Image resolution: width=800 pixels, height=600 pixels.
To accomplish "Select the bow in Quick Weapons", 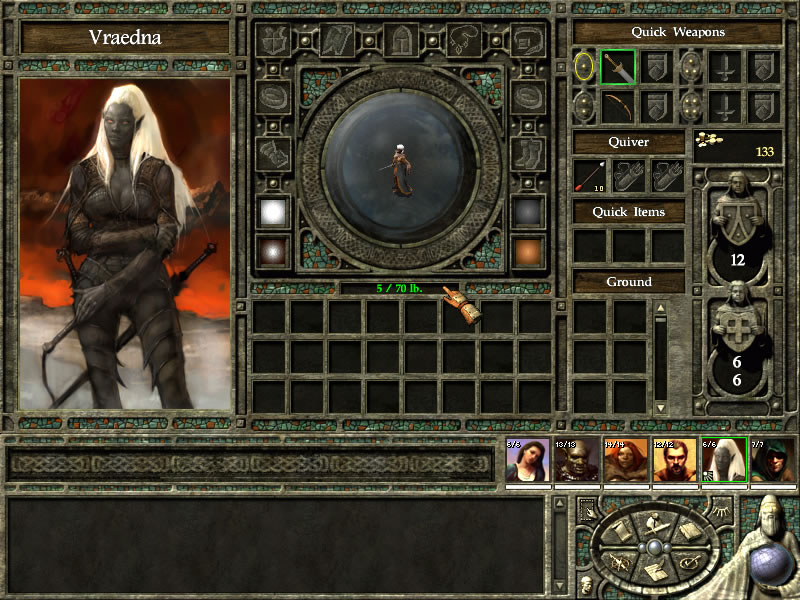I will 618,107.
